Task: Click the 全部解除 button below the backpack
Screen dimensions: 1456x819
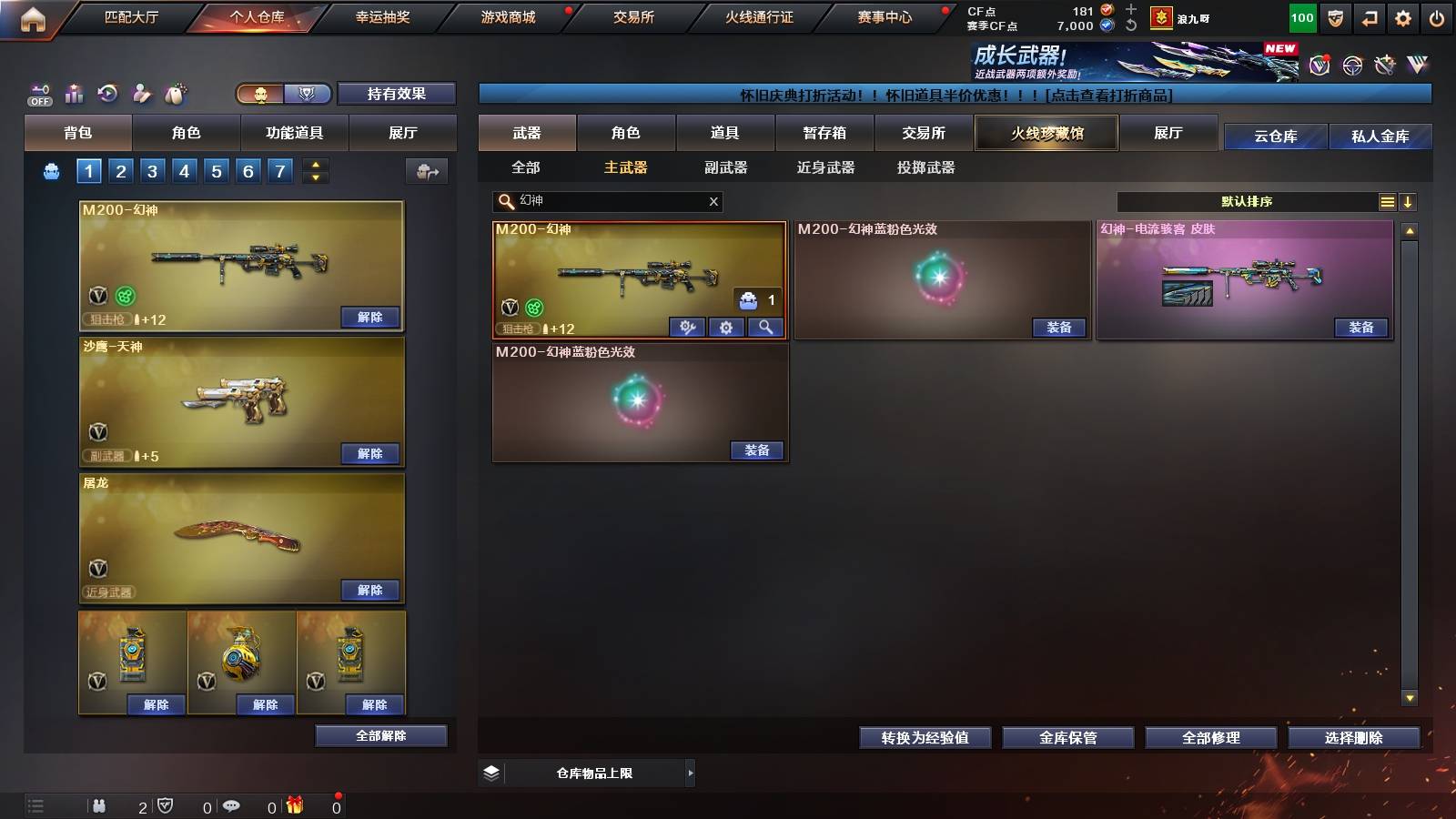Action: pos(379,735)
